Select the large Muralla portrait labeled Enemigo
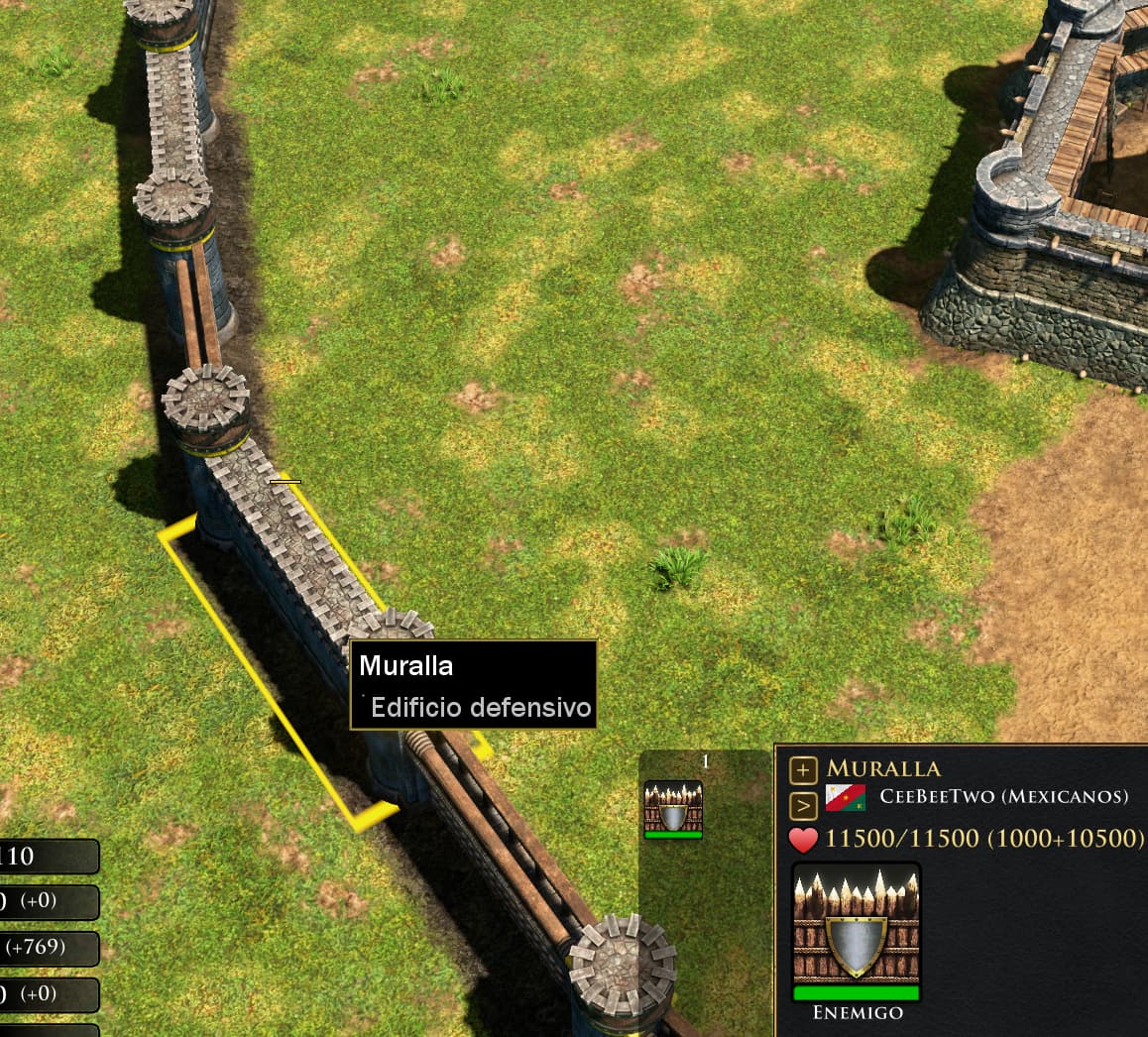The image size is (1148, 1037). click(857, 932)
